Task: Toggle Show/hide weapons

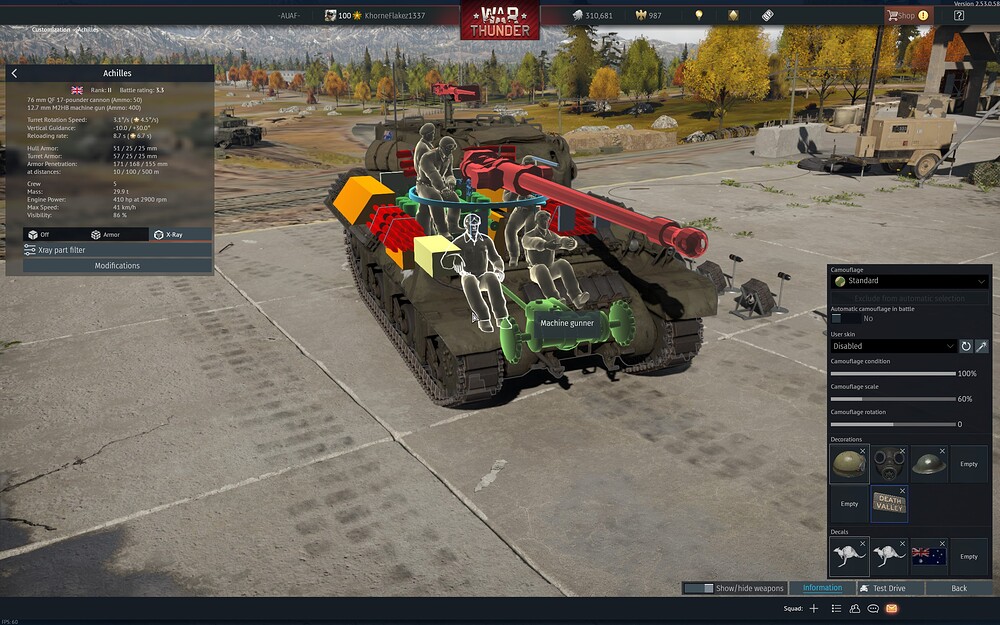Action: [735, 588]
